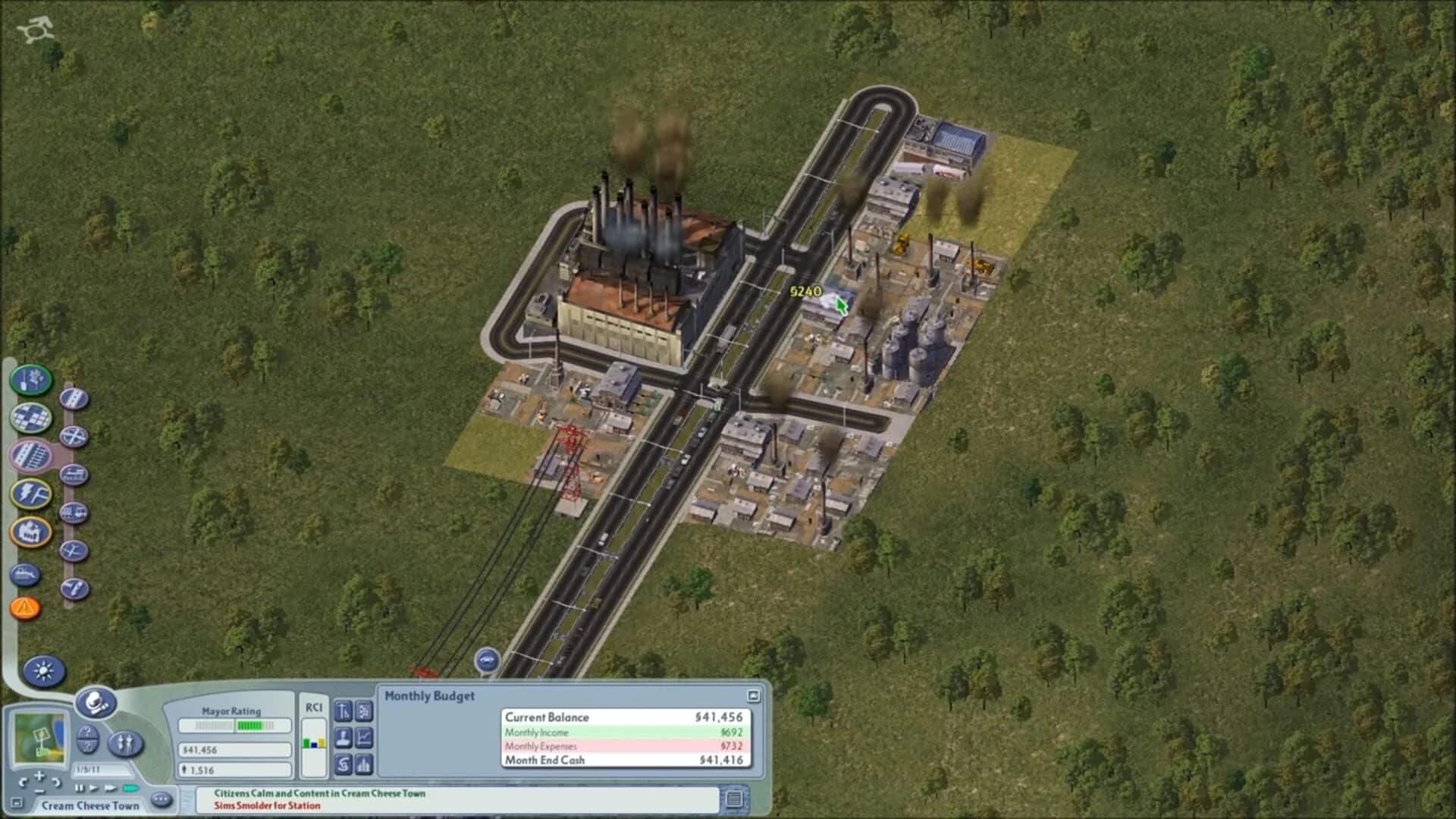The width and height of the screenshot is (1456, 819).
Task: Activate the Query question-mark tool
Action: [86, 740]
